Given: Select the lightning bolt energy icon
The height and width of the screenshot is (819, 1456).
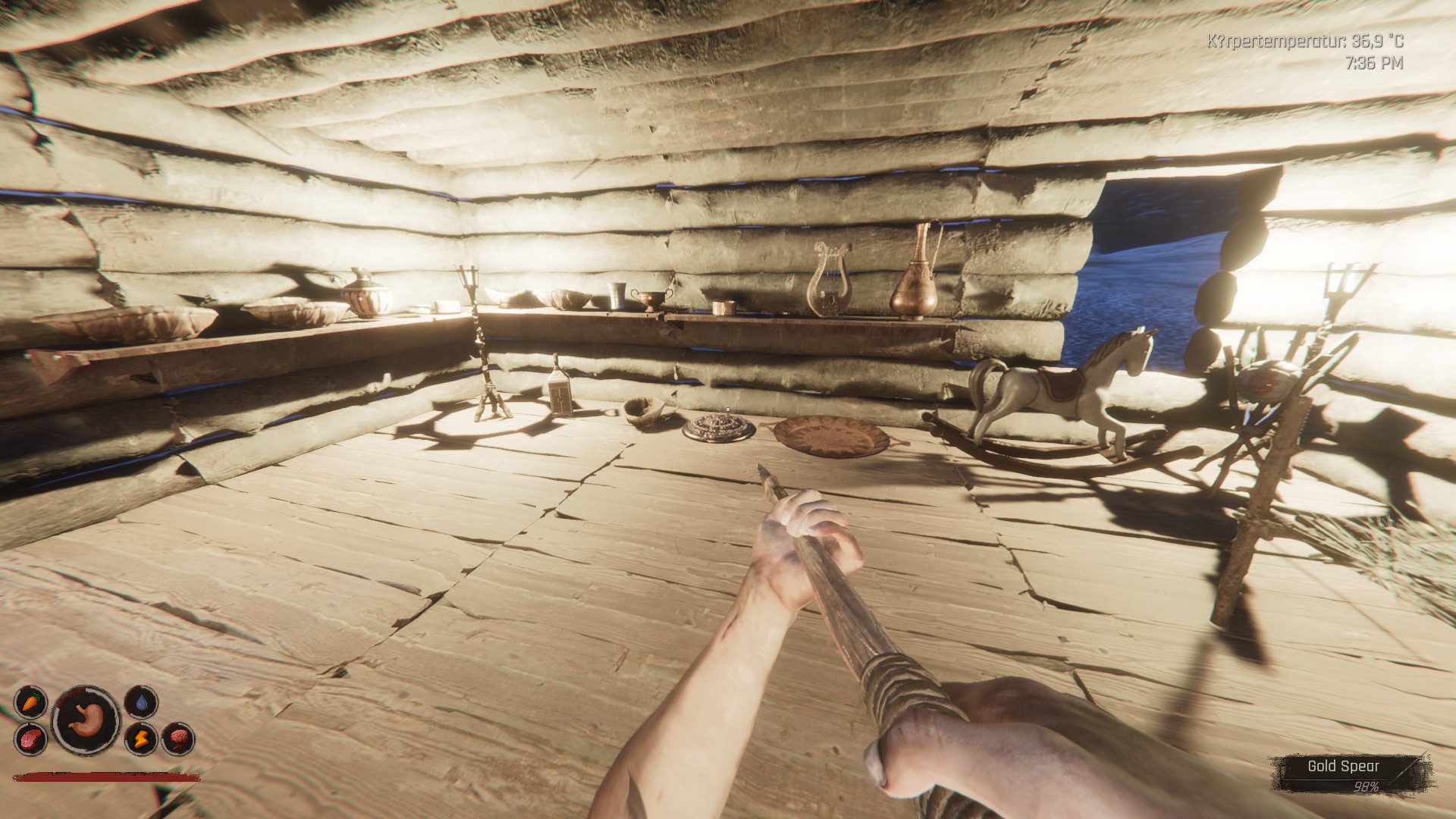Looking at the screenshot, I should point(142,737).
